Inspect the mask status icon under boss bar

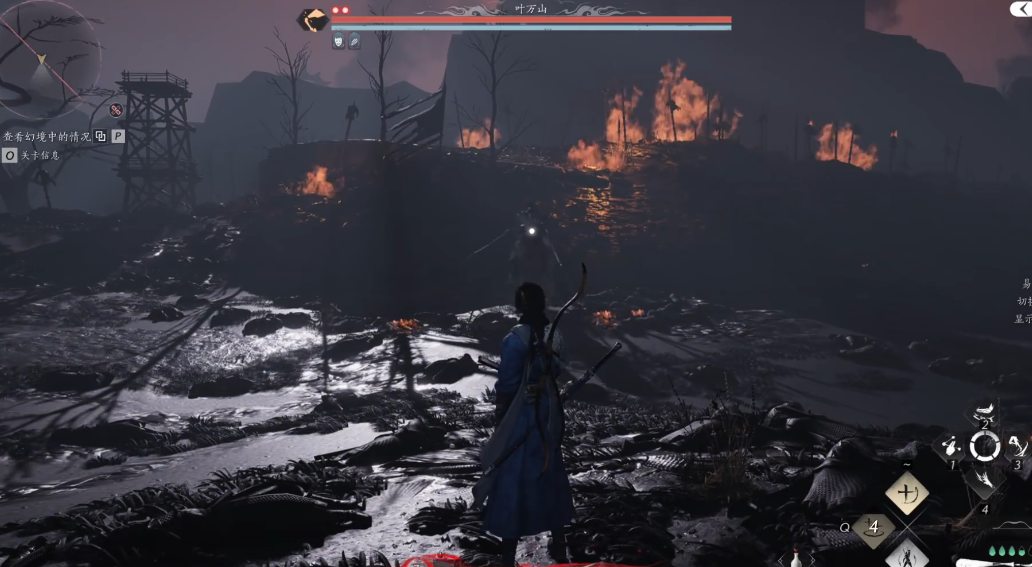338,41
